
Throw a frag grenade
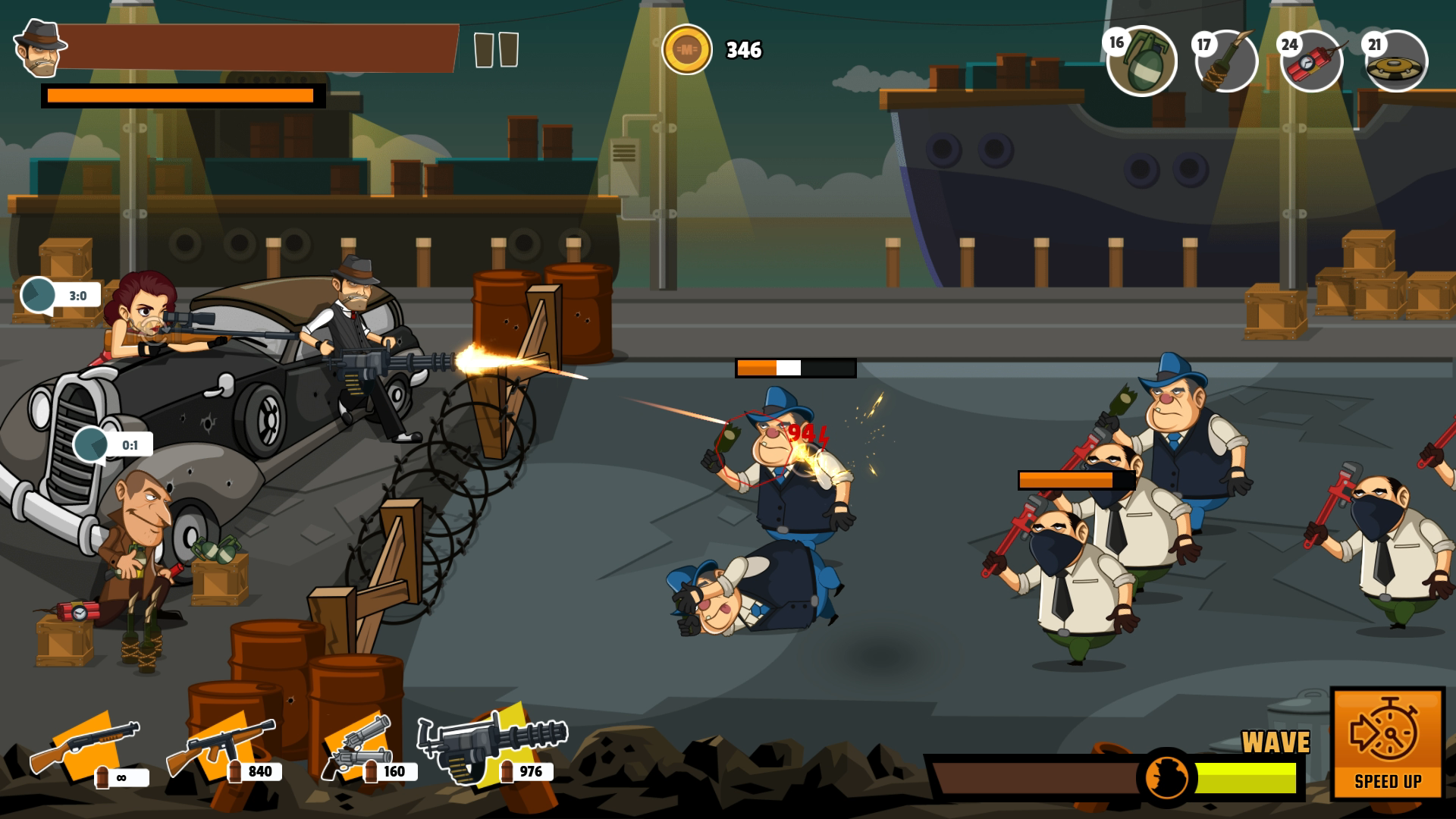coord(1142,61)
